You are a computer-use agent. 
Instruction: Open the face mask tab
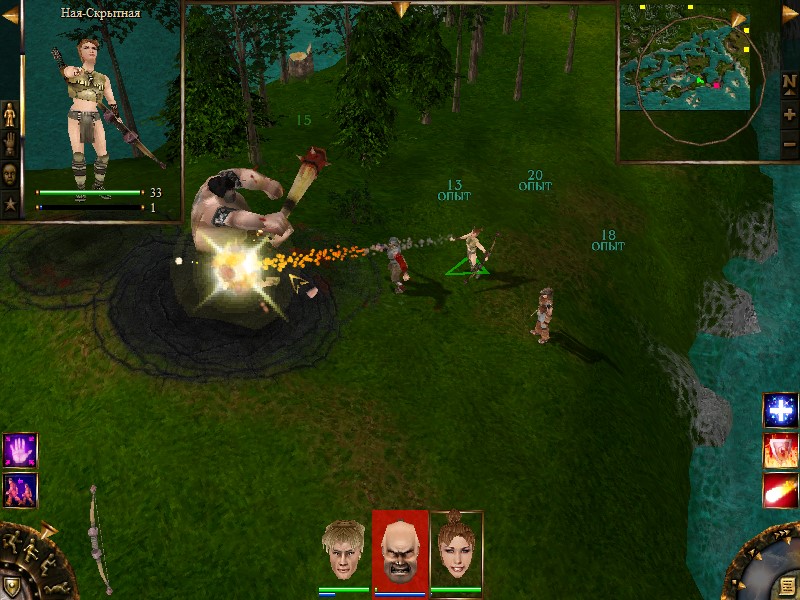tap(11, 173)
